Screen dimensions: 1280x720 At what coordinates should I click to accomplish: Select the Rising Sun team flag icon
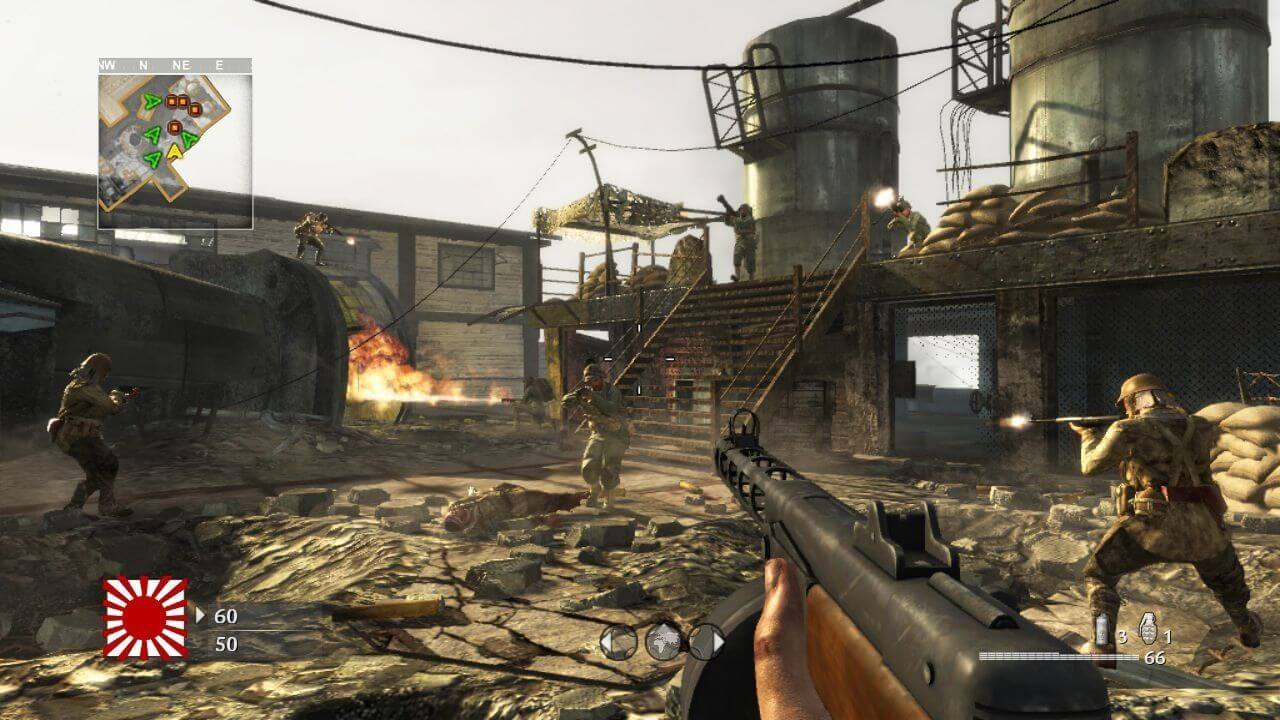coord(146,617)
